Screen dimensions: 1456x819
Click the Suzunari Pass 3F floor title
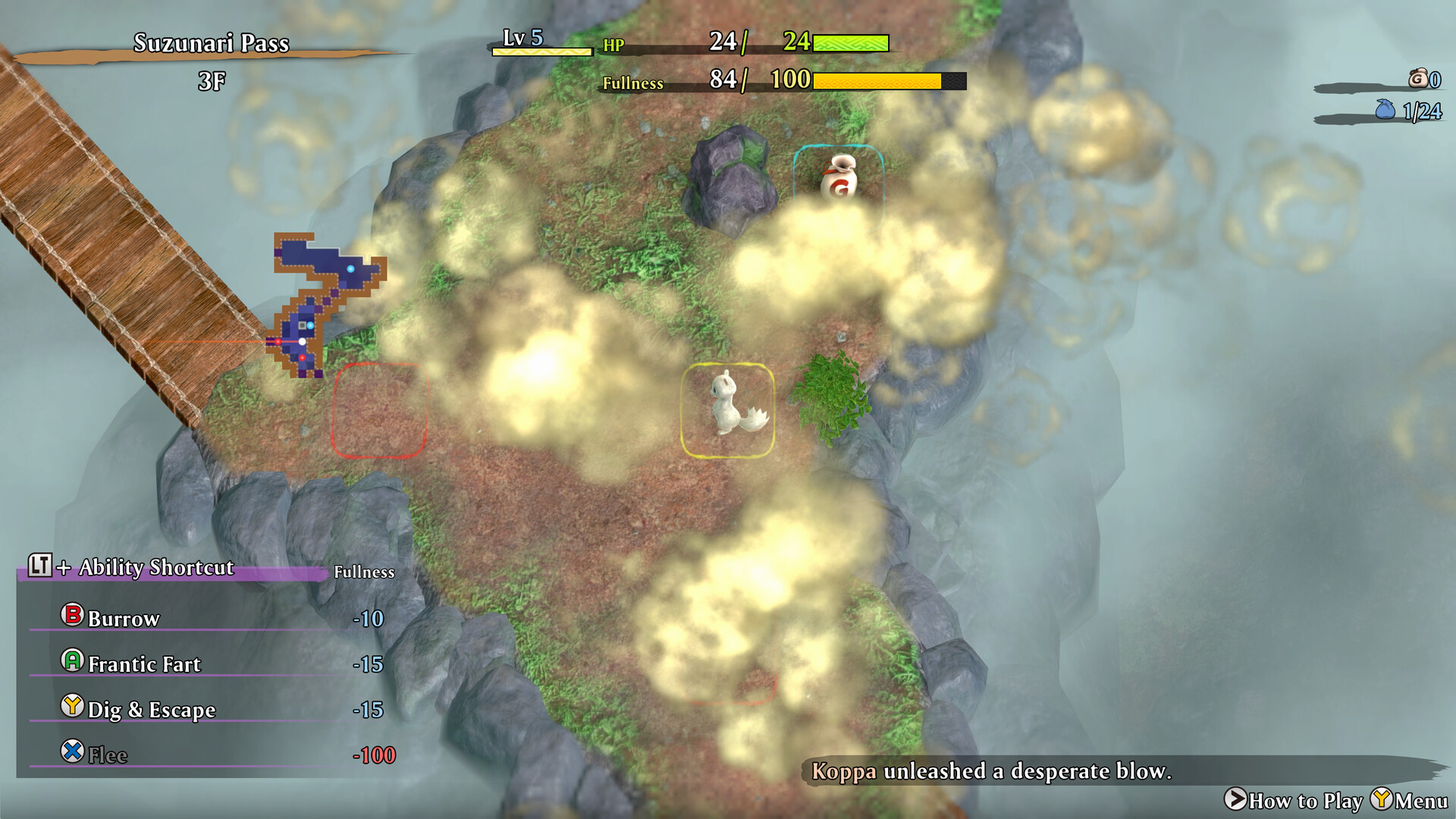tap(211, 58)
